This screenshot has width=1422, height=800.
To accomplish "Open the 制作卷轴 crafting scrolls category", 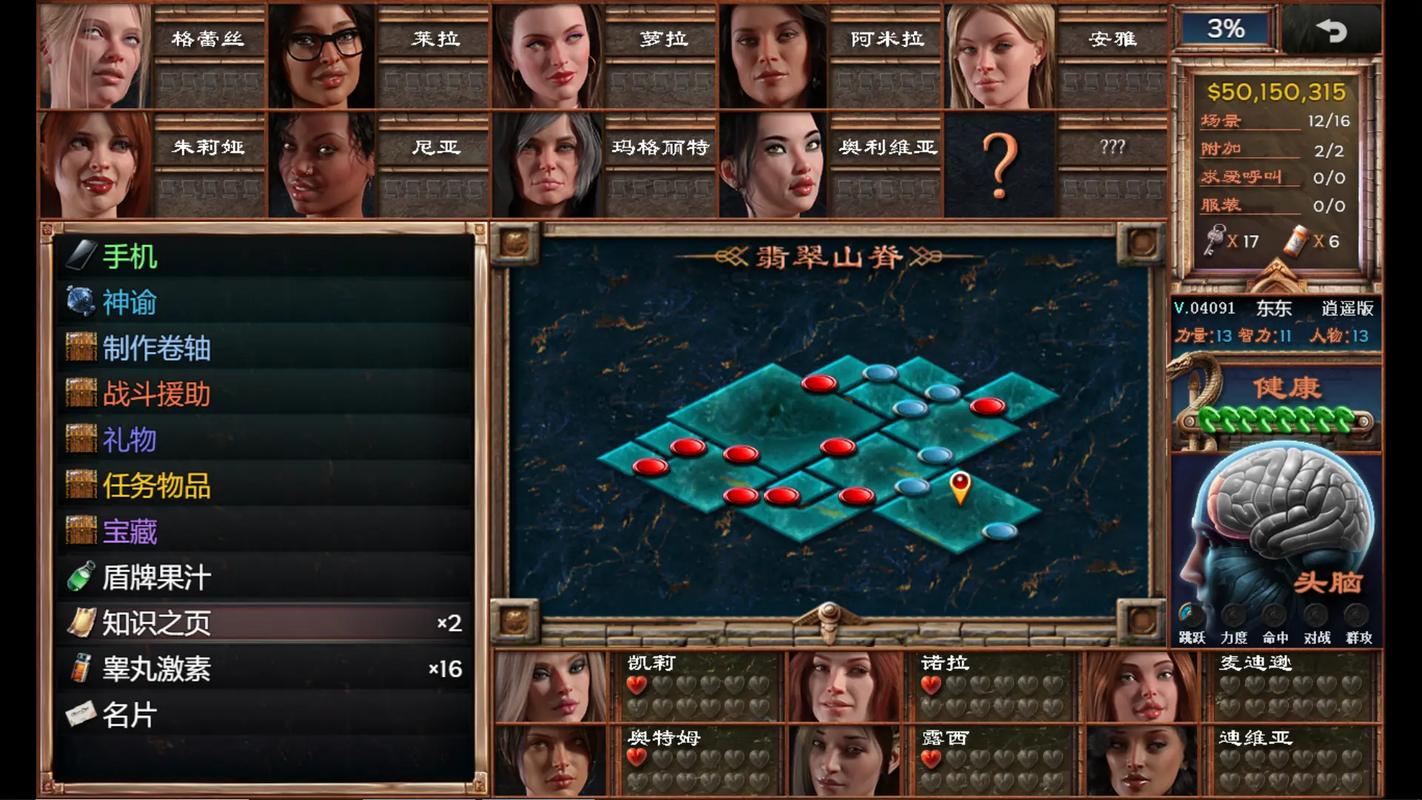I will pos(156,348).
